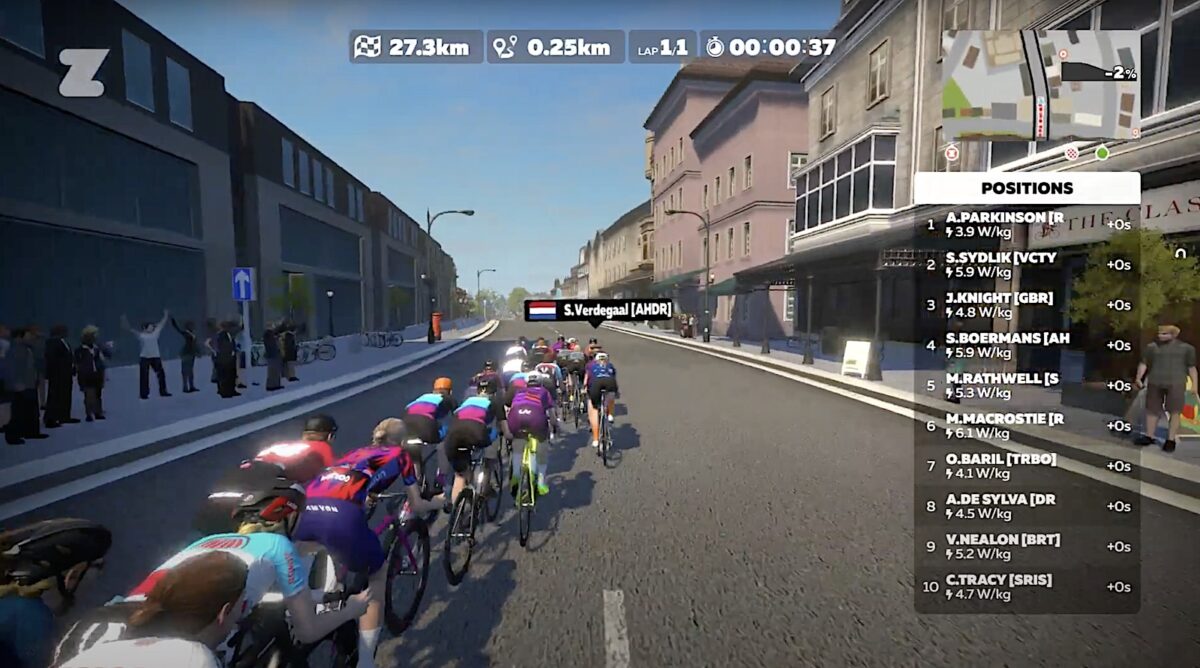Click the Zwift Z logo
The width and height of the screenshot is (1200, 668).
pos(82,73)
